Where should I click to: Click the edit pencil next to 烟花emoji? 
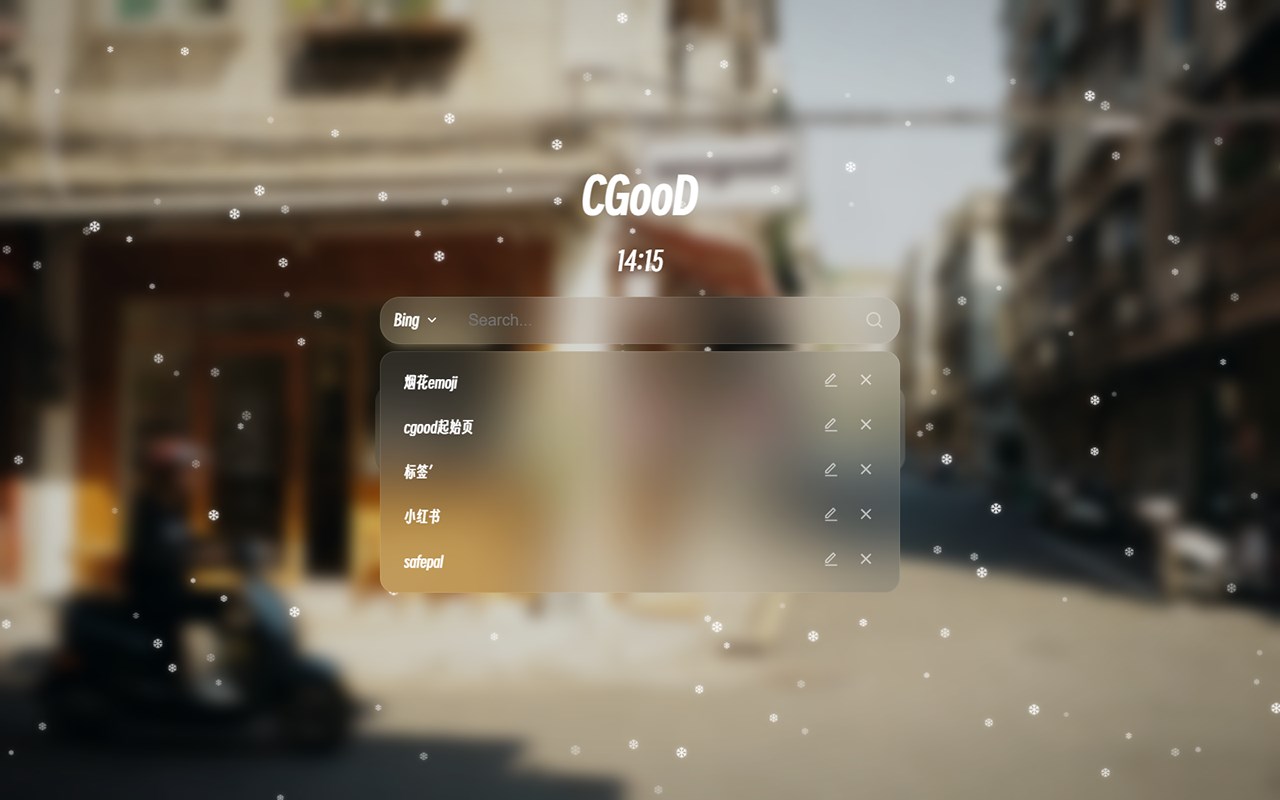tap(830, 380)
